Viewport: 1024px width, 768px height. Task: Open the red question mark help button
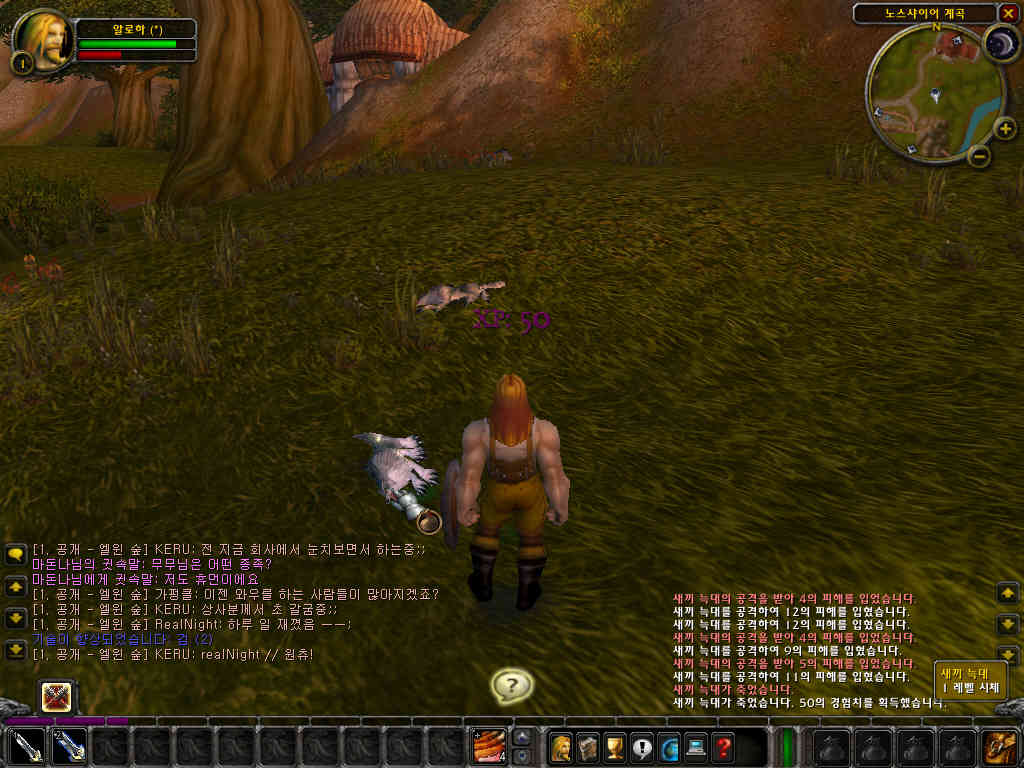723,746
